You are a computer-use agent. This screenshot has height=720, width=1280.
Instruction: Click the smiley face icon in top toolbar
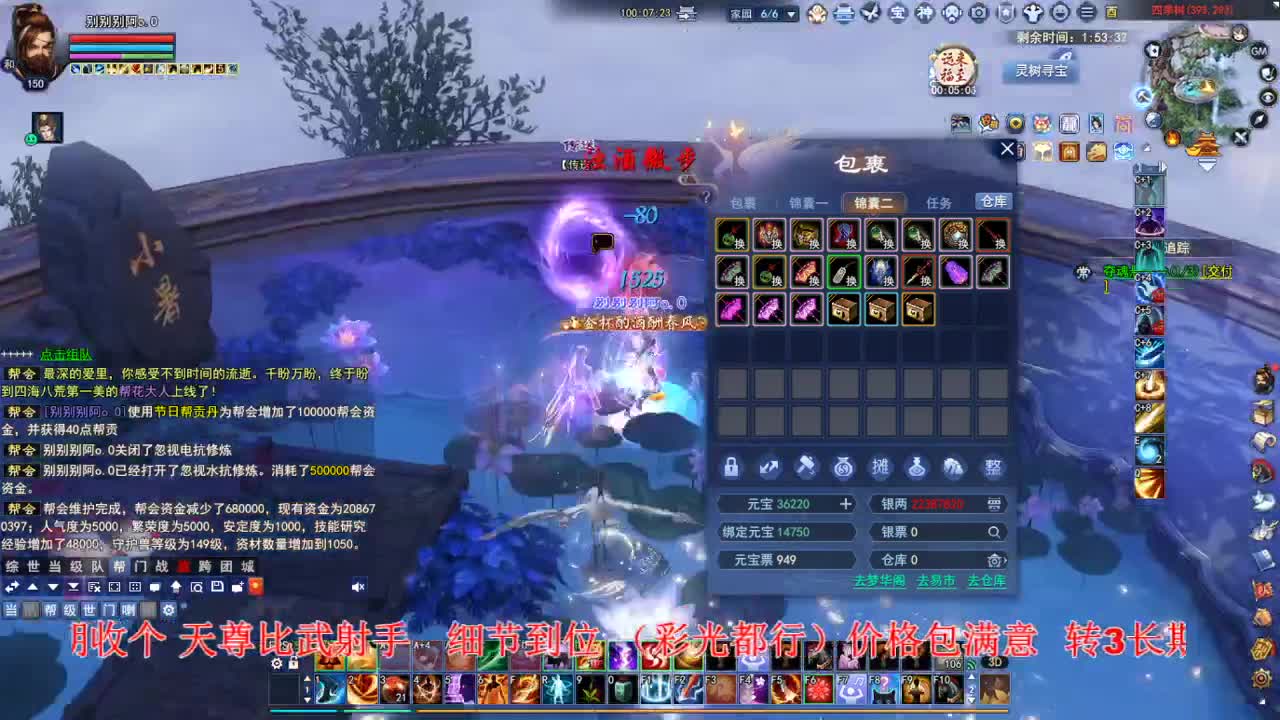(1060, 14)
